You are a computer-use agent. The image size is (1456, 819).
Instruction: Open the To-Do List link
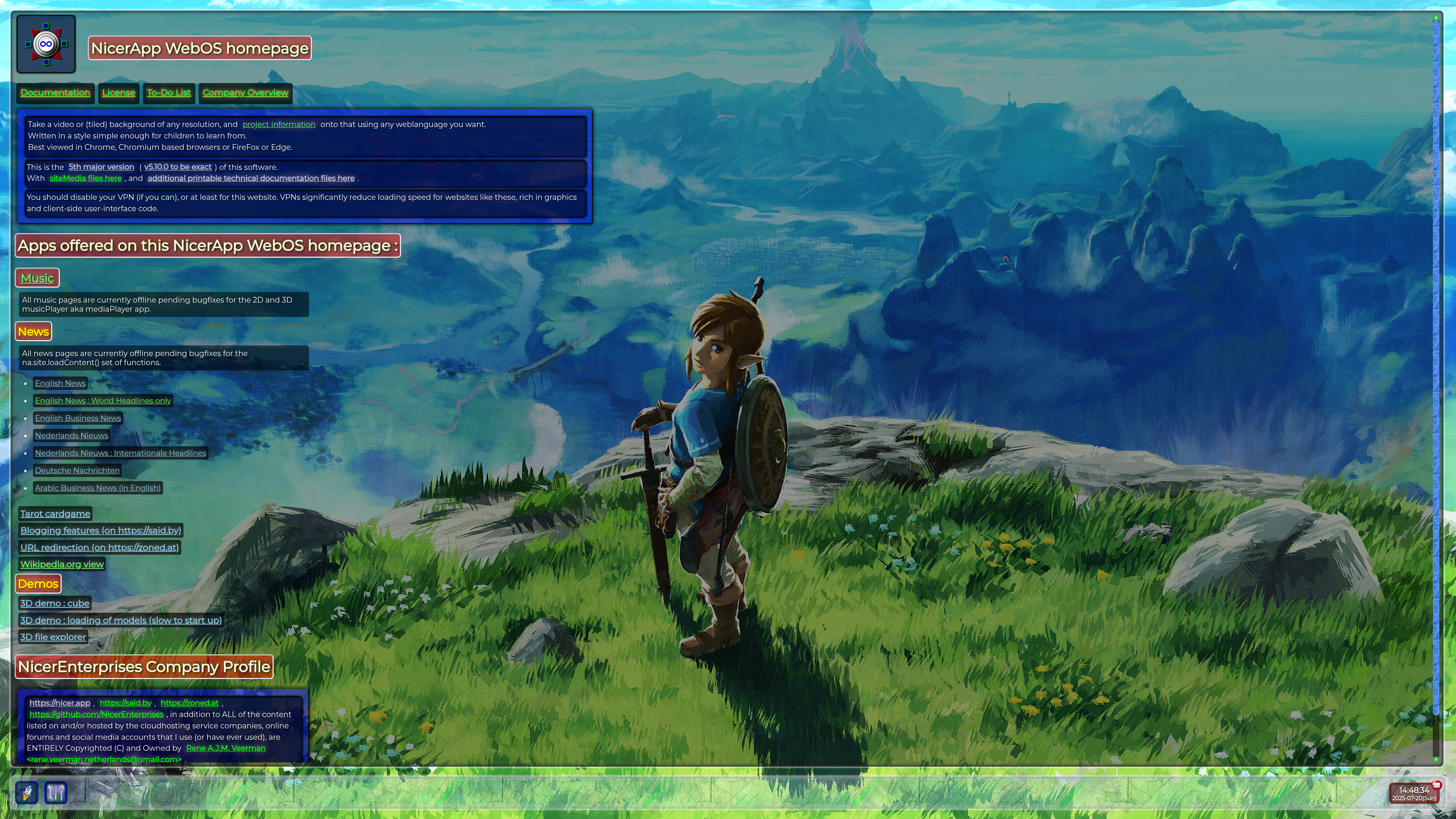[x=168, y=93]
